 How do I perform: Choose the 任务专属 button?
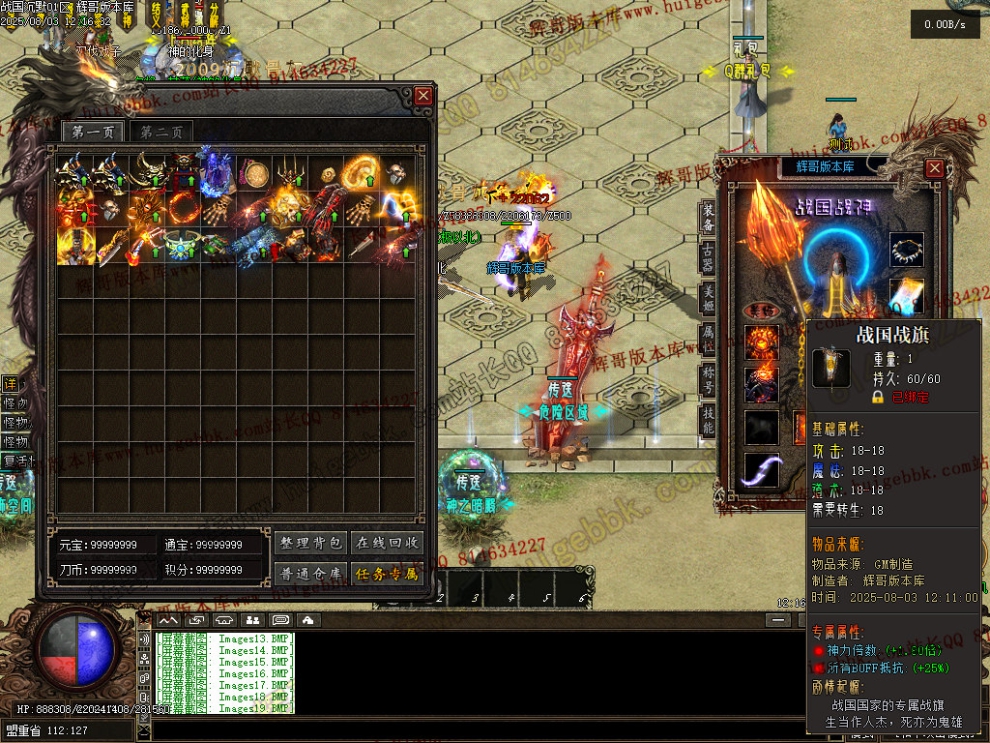[387, 574]
